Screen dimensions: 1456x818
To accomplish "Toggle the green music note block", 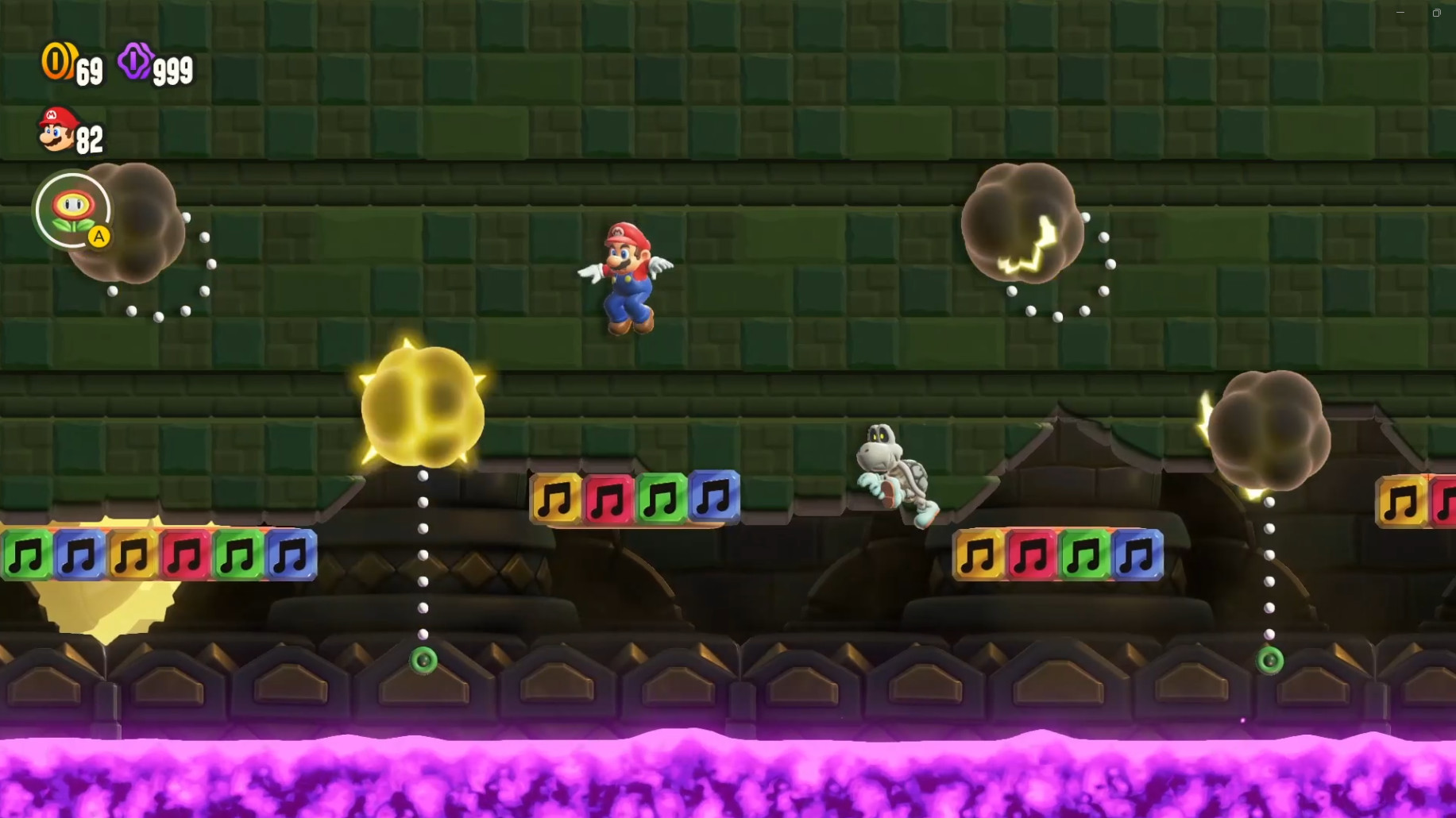I will [x=663, y=498].
